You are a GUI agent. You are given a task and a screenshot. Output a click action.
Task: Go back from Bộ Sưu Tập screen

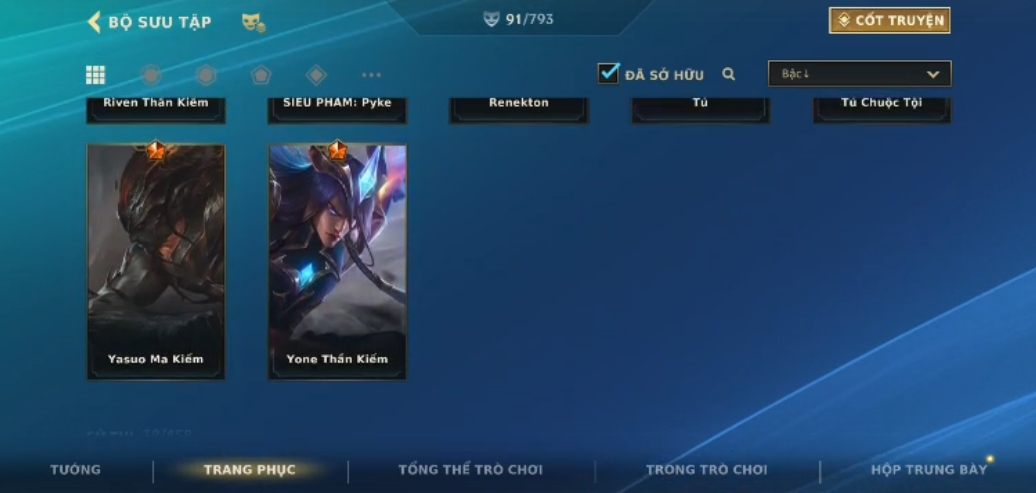95,22
